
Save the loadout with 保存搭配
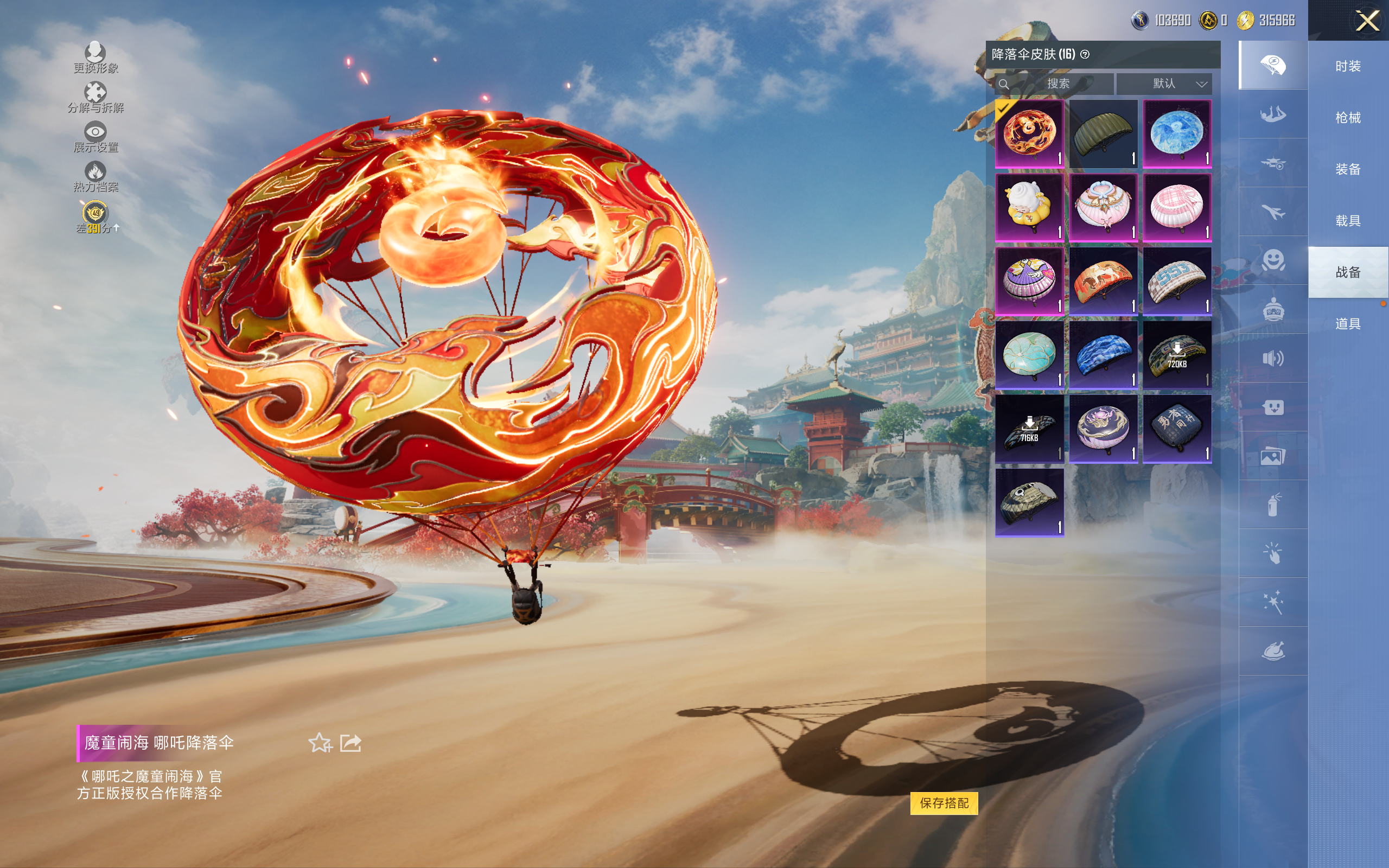pos(944,802)
